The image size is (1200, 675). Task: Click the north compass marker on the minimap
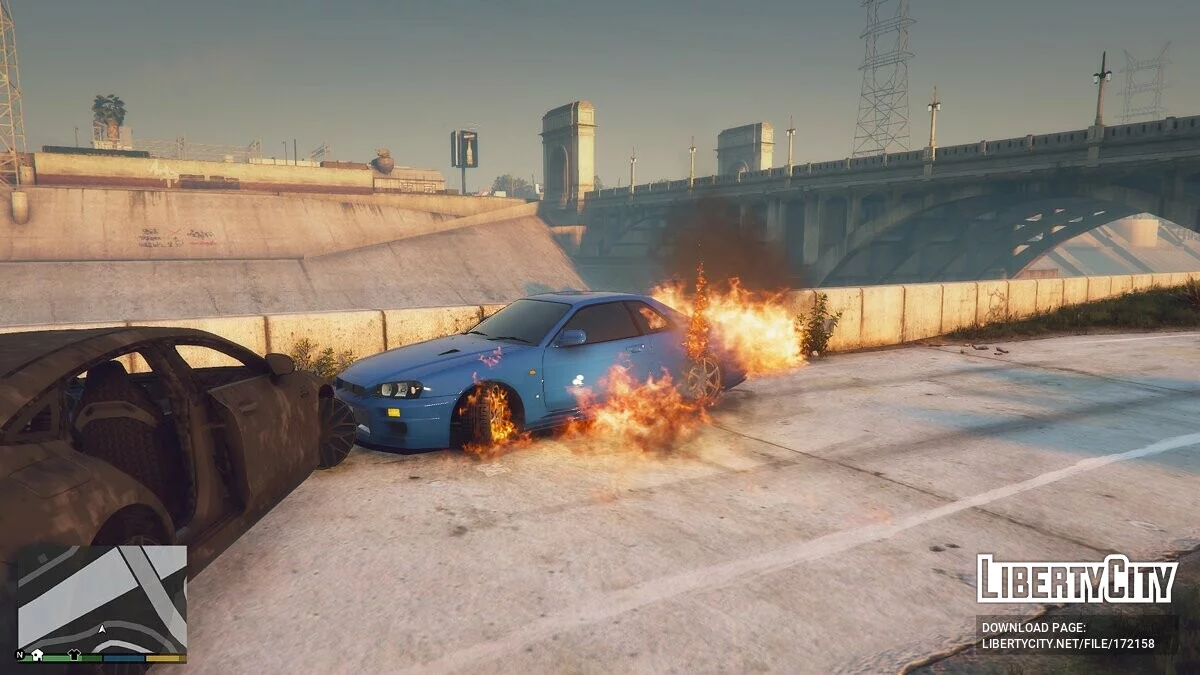[x=20, y=656]
